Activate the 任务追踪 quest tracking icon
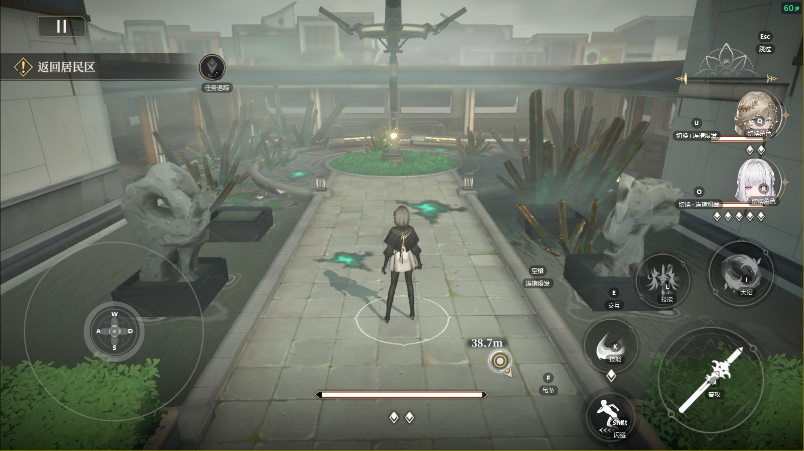 tap(213, 68)
